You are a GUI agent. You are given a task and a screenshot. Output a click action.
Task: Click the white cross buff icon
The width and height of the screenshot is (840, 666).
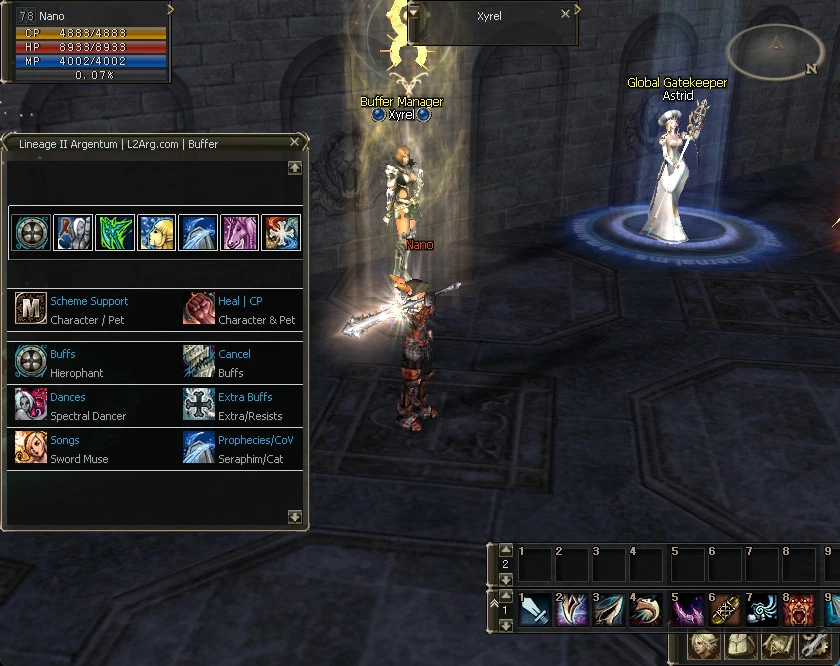point(281,232)
